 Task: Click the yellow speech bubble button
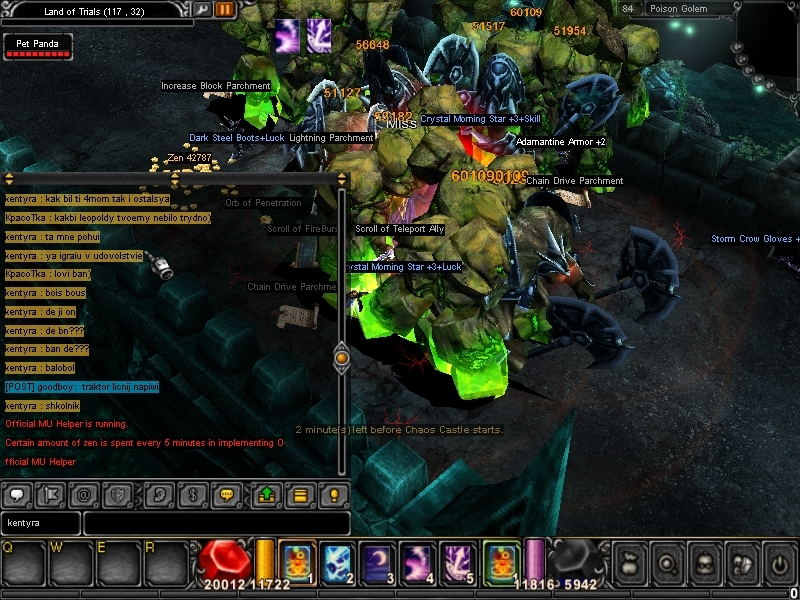[x=228, y=495]
